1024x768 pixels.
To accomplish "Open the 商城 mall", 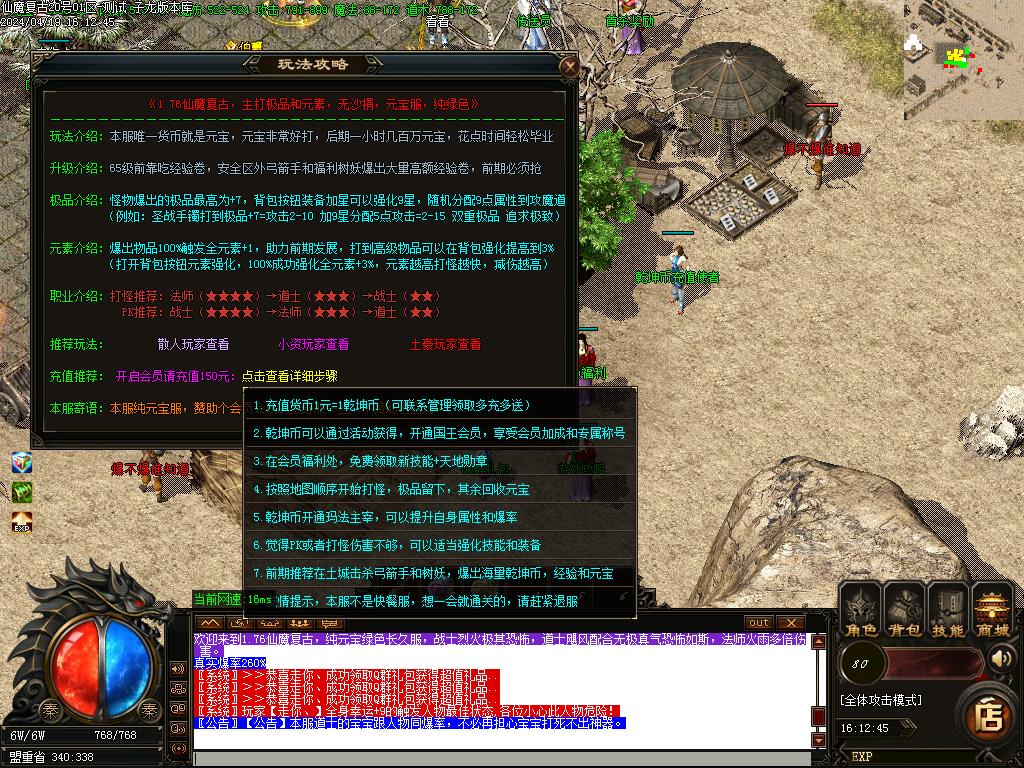I will 992,610.
